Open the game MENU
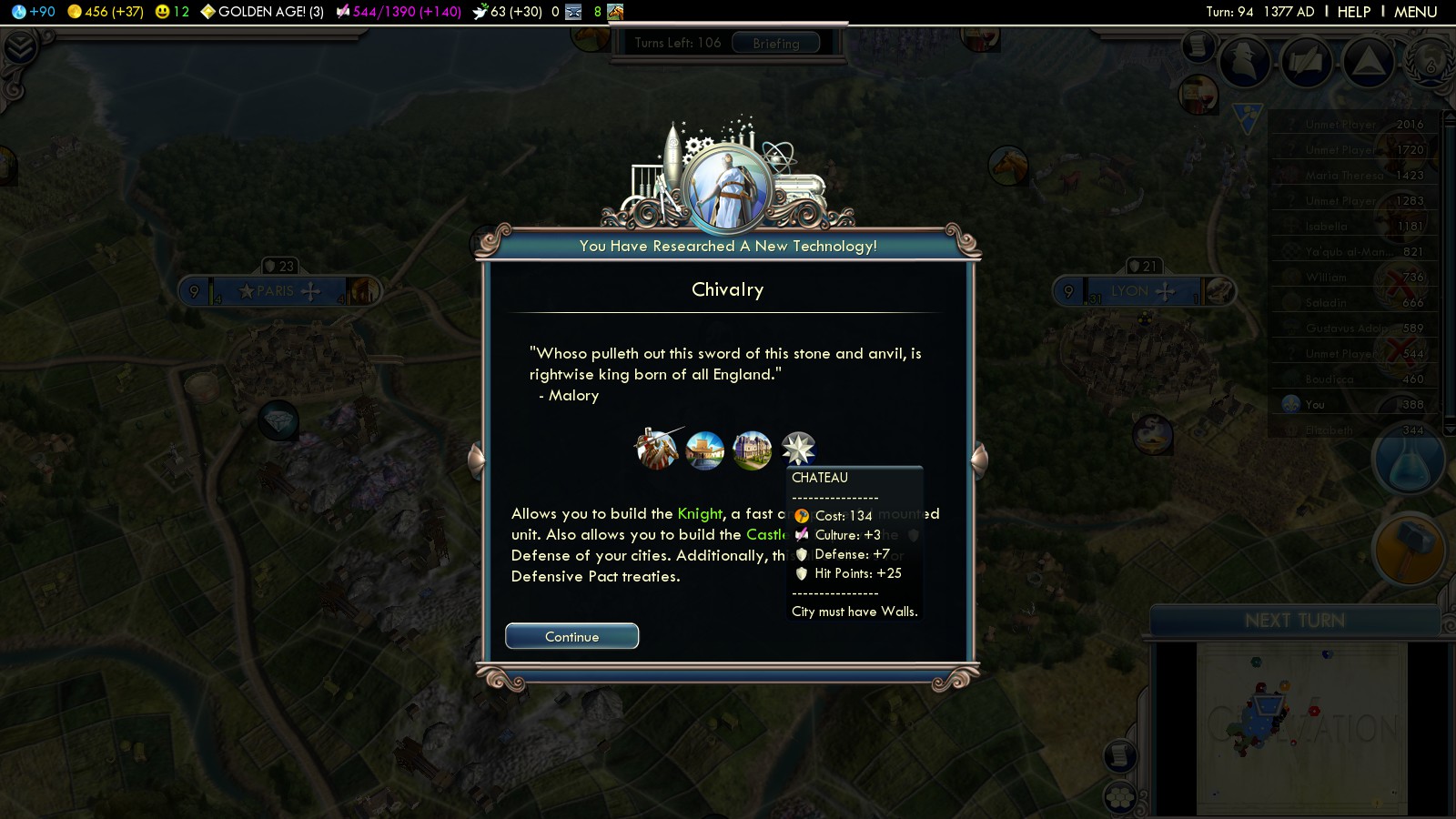Image resolution: width=1456 pixels, height=819 pixels. (x=1415, y=12)
